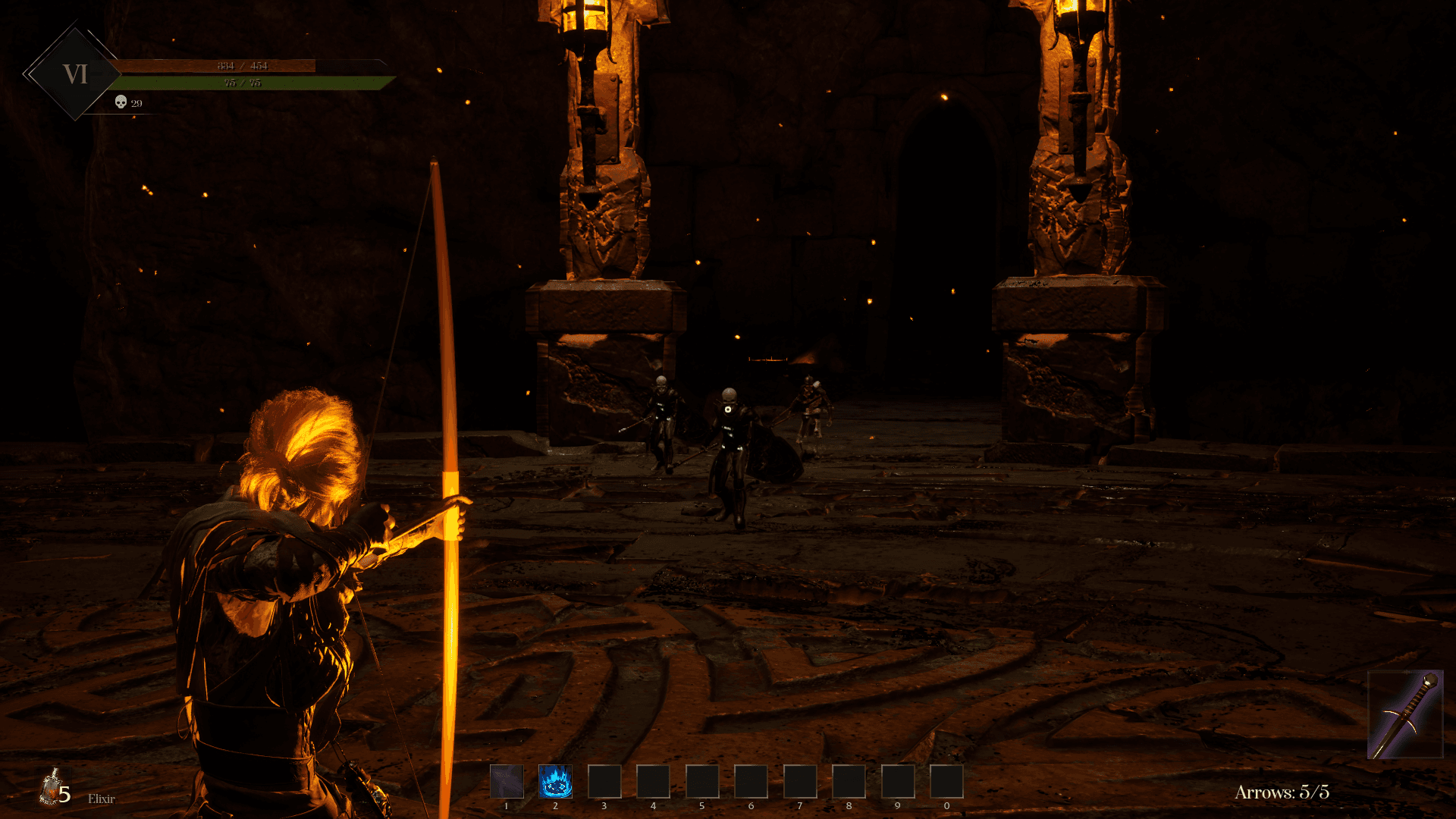Select the equipped sword weapon icon

[x=1405, y=714]
